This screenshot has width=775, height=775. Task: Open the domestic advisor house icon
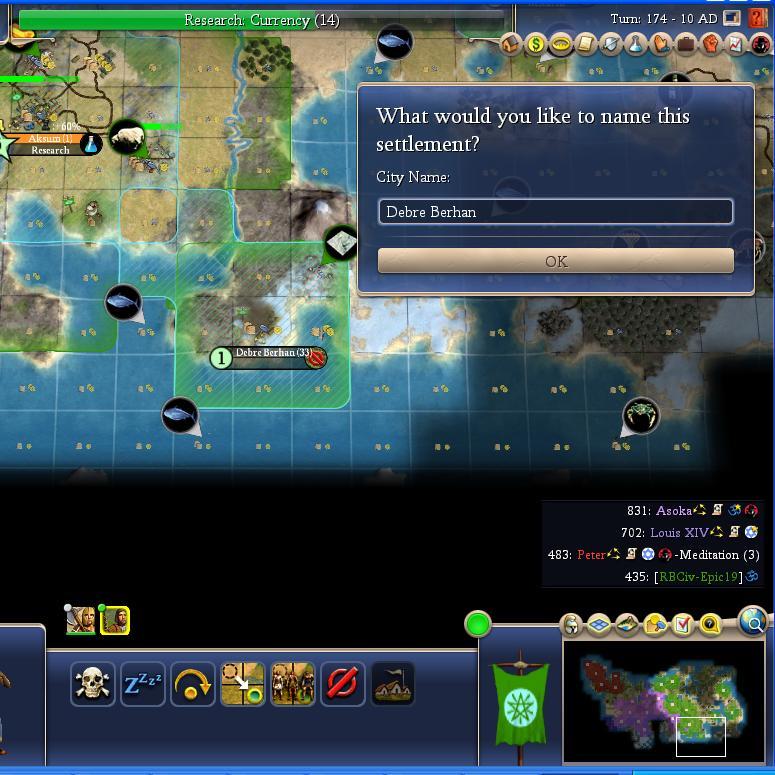511,44
